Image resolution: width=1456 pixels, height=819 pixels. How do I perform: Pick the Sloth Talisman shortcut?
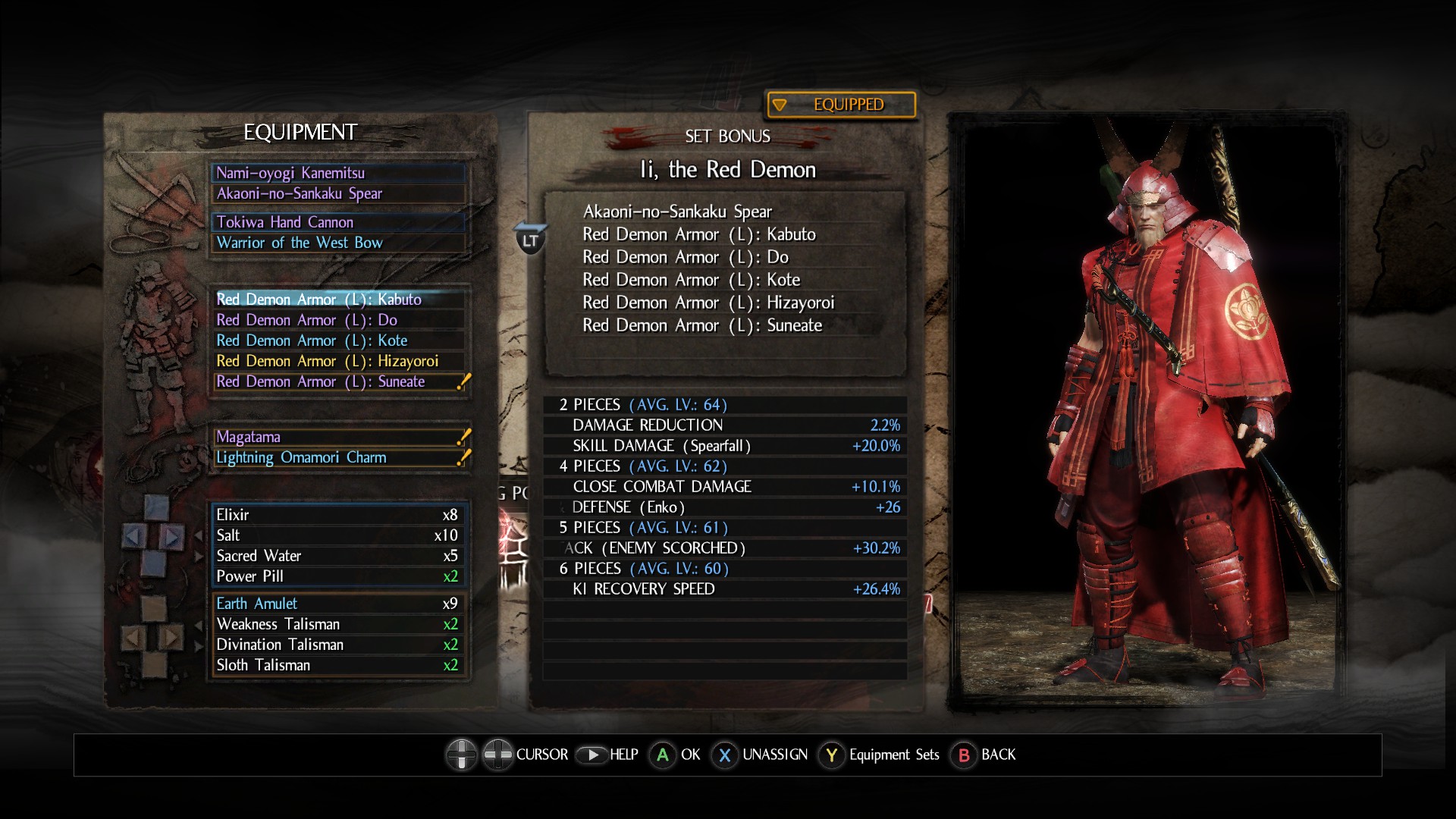point(338,665)
